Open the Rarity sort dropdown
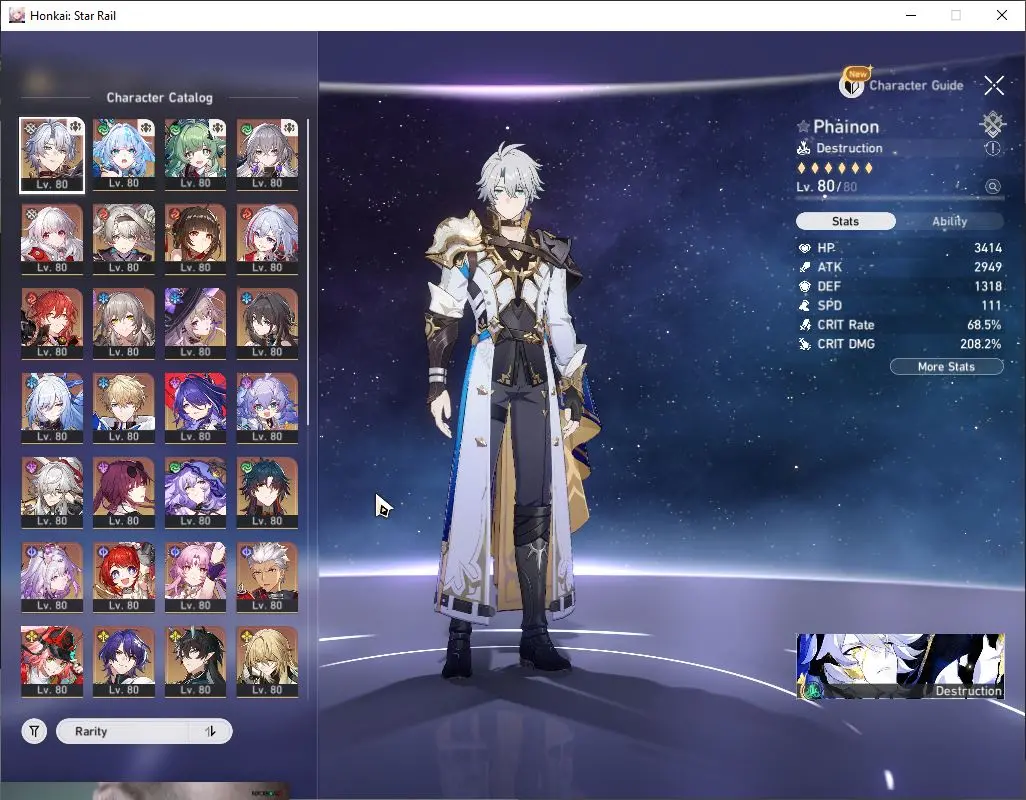This screenshot has width=1026, height=800. tap(125, 731)
